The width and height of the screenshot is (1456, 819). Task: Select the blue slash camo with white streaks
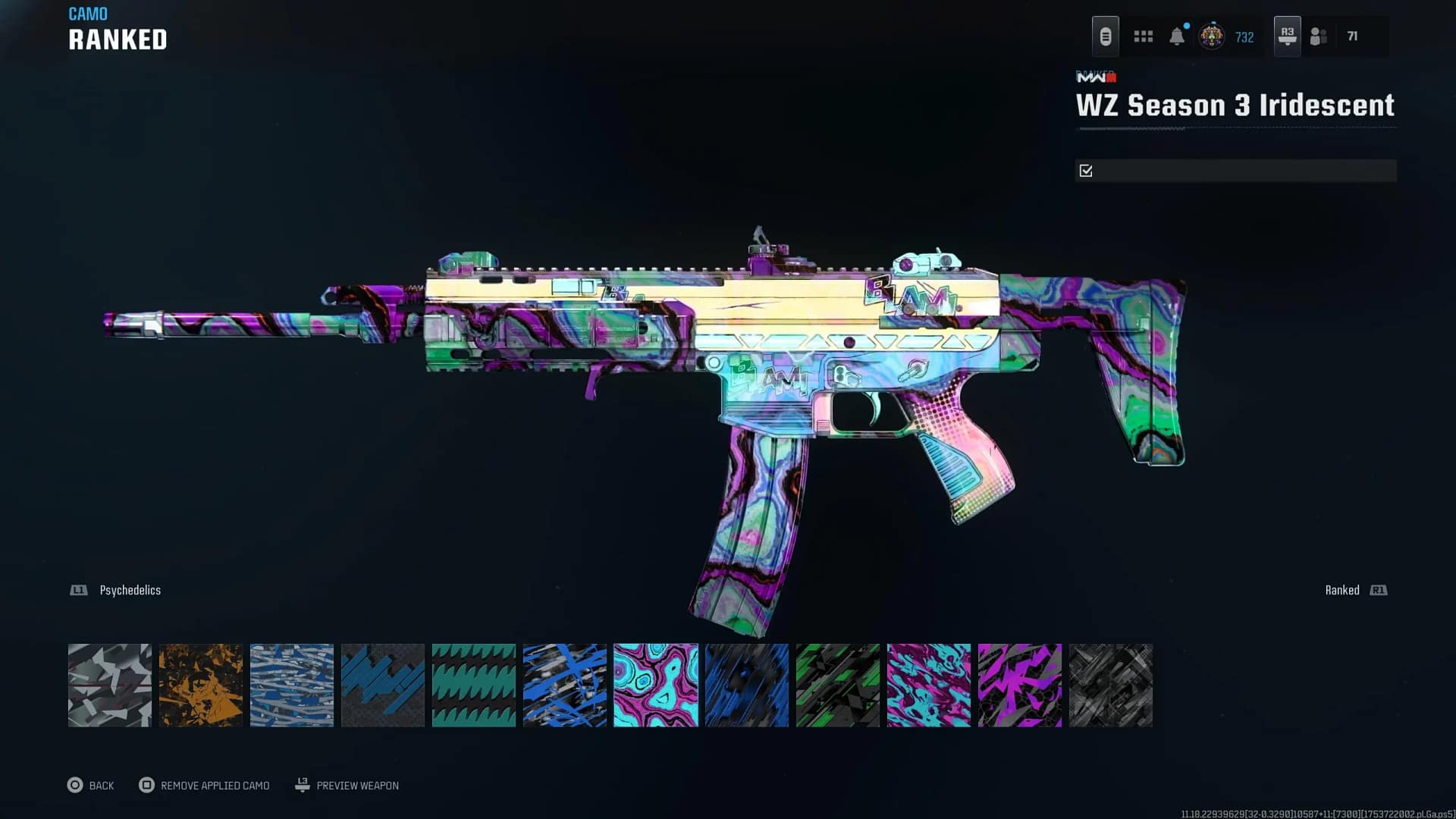565,686
